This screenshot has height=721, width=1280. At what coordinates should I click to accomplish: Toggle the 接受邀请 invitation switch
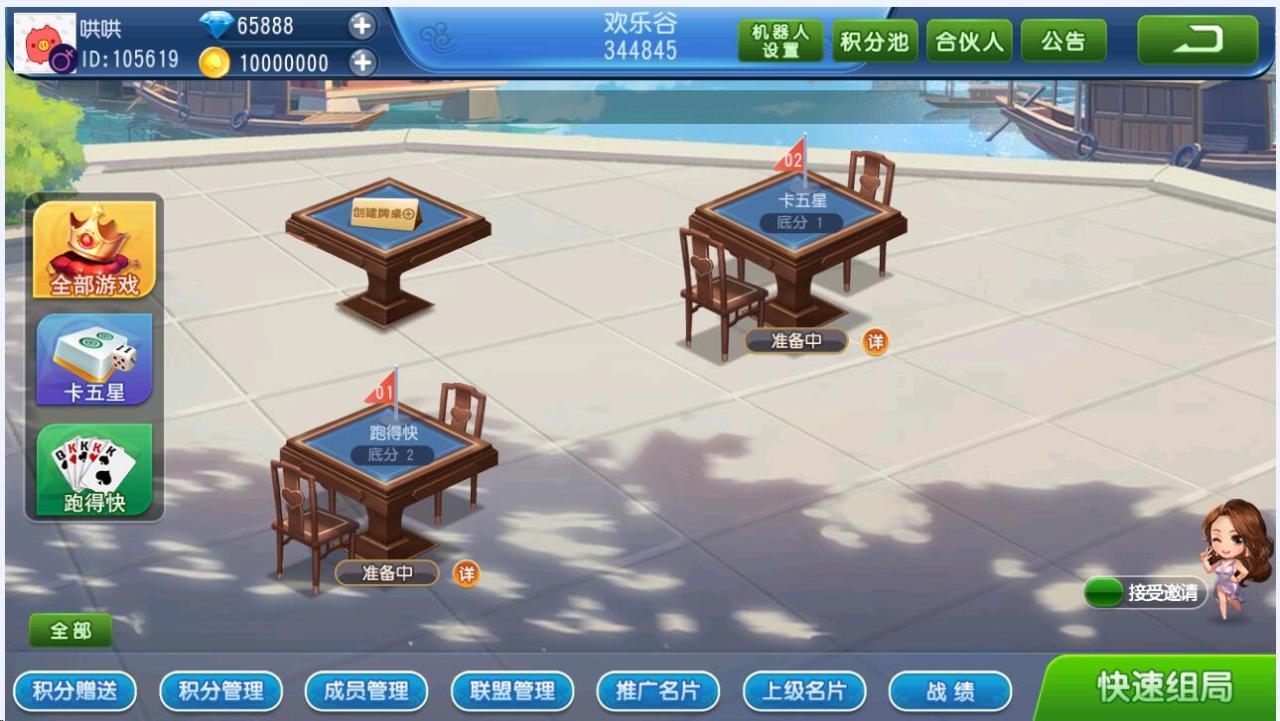1106,592
